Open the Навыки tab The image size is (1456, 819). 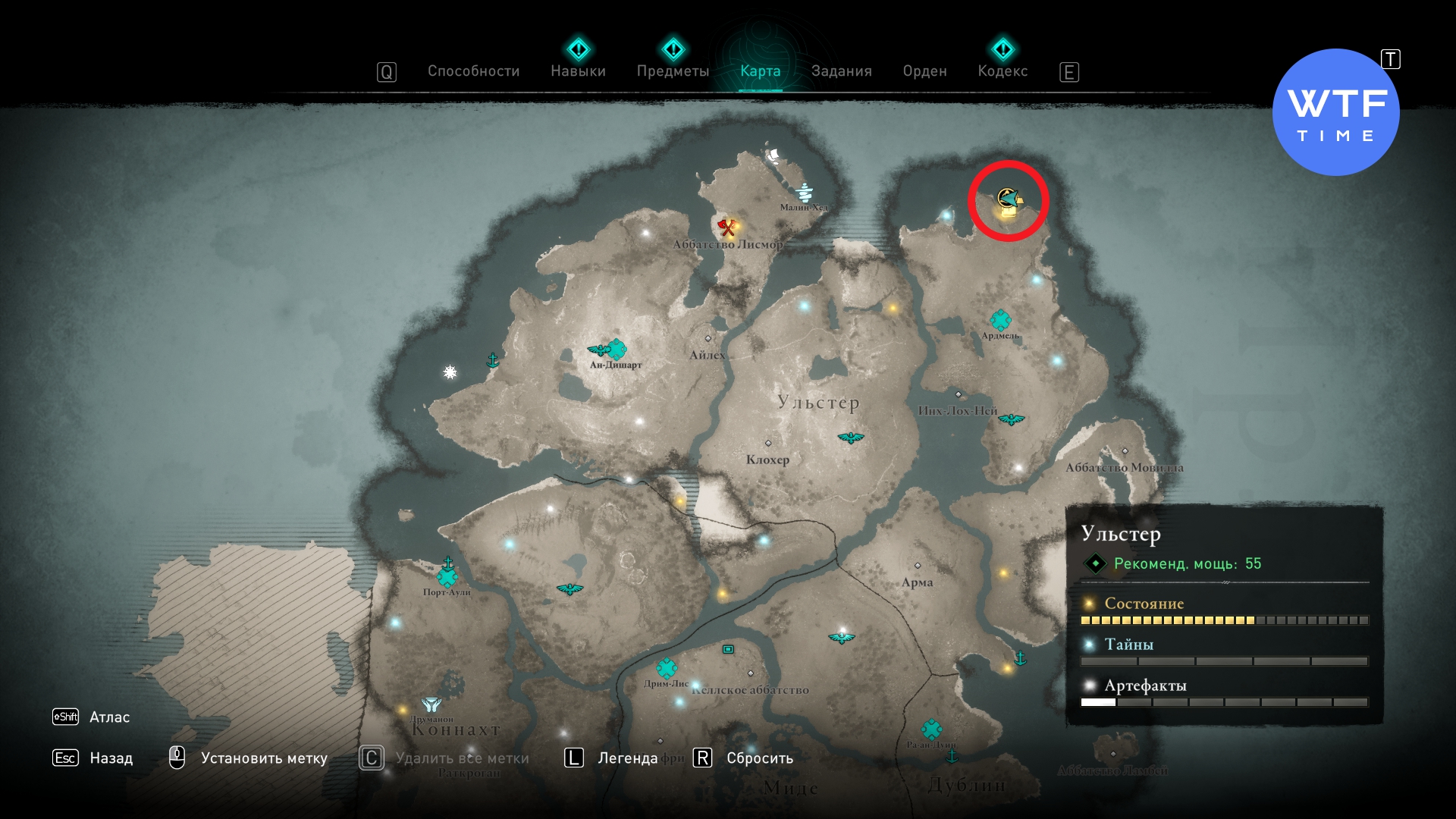click(x=578, y=71)
